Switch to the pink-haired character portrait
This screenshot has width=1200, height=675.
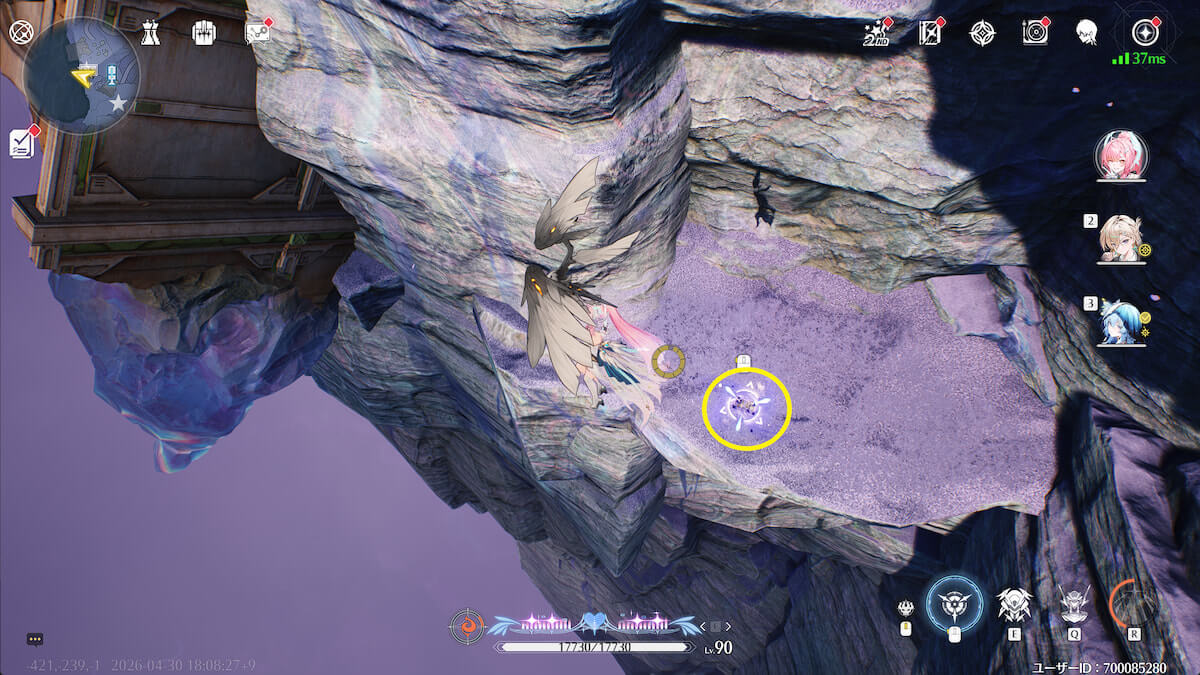pyautogui.click(x=1121, y=156)
